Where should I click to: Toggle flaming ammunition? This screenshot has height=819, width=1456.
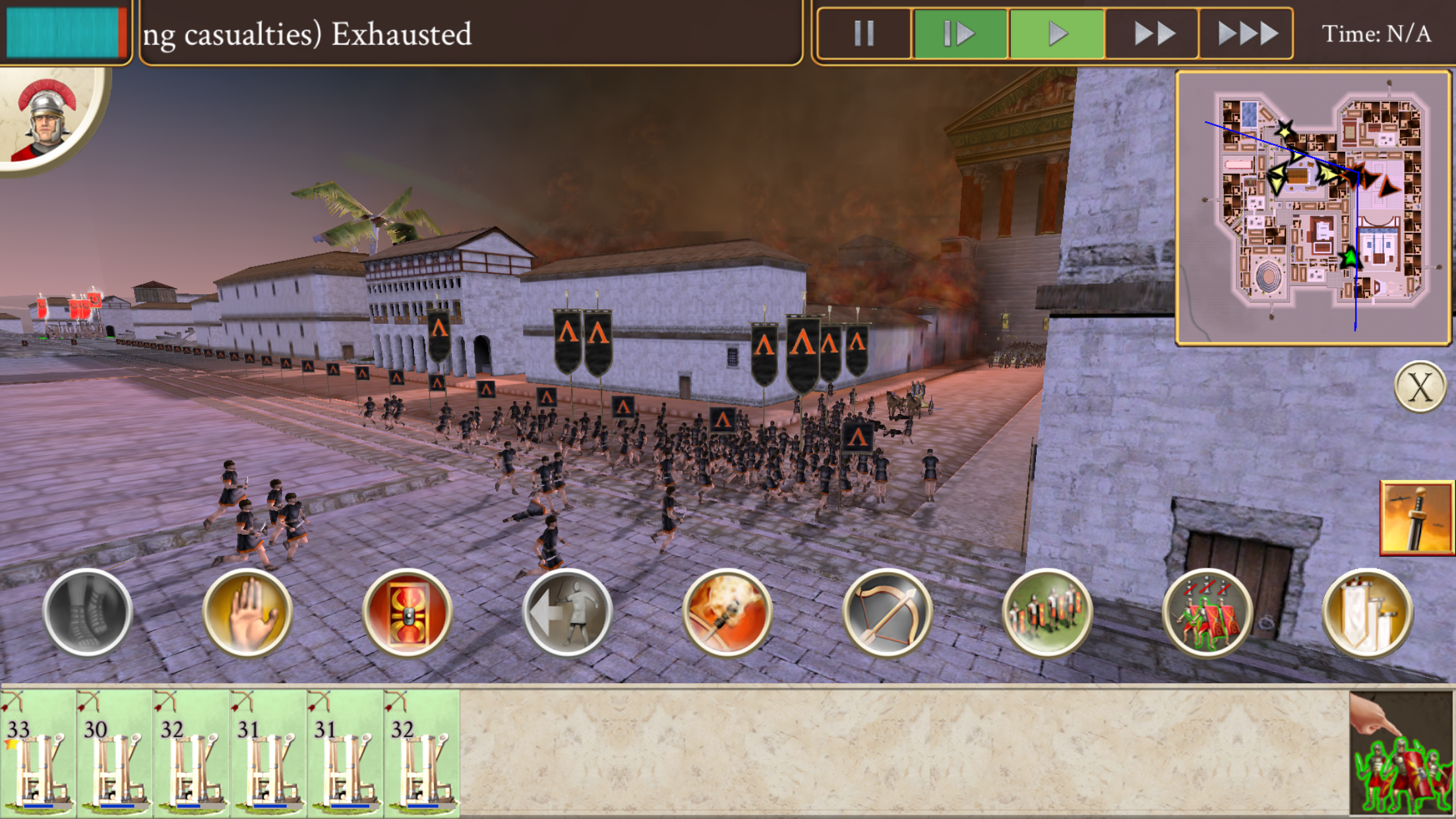[727, 612]
